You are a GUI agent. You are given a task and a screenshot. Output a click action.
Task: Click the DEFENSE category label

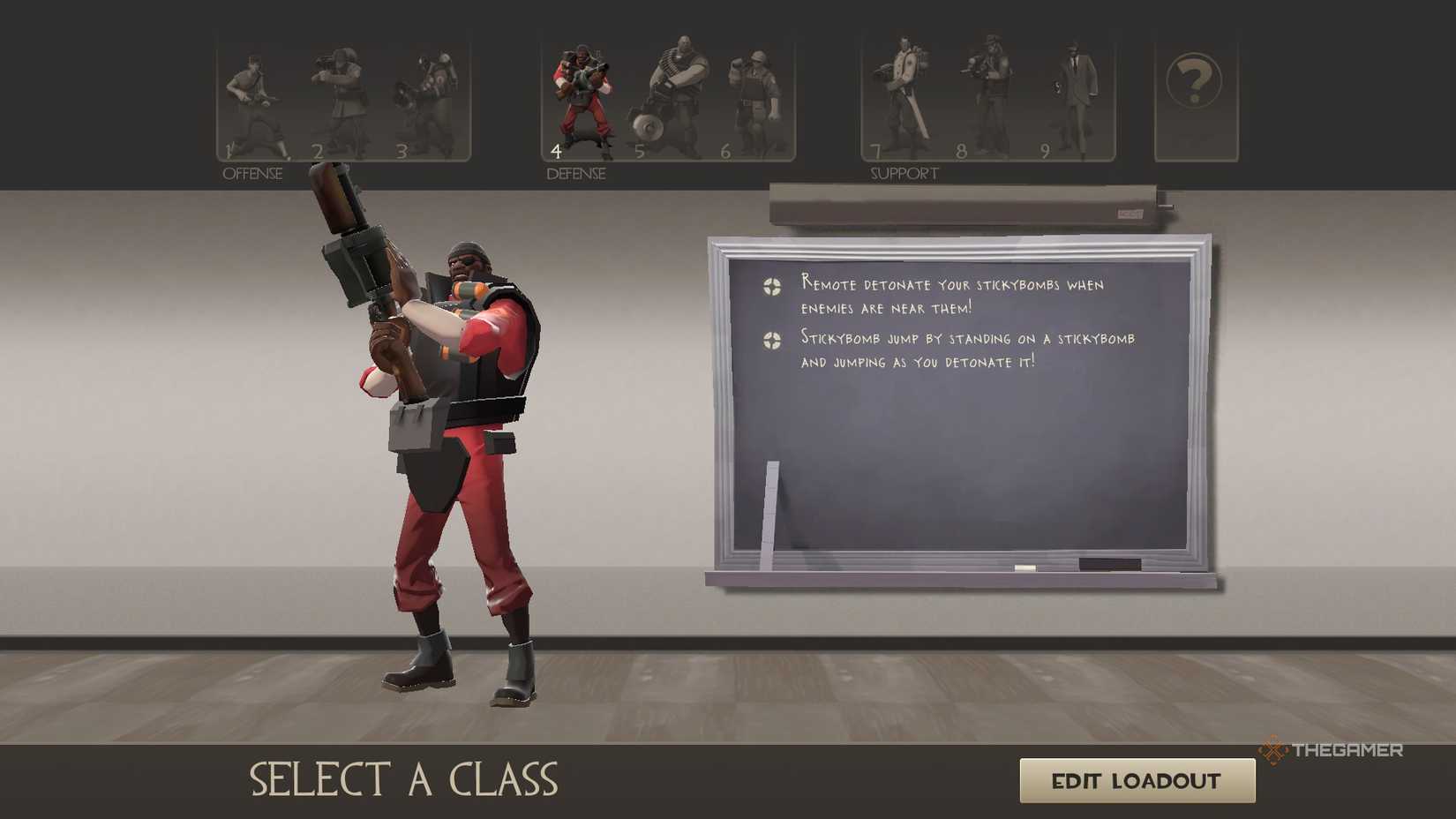pos(575,173)
